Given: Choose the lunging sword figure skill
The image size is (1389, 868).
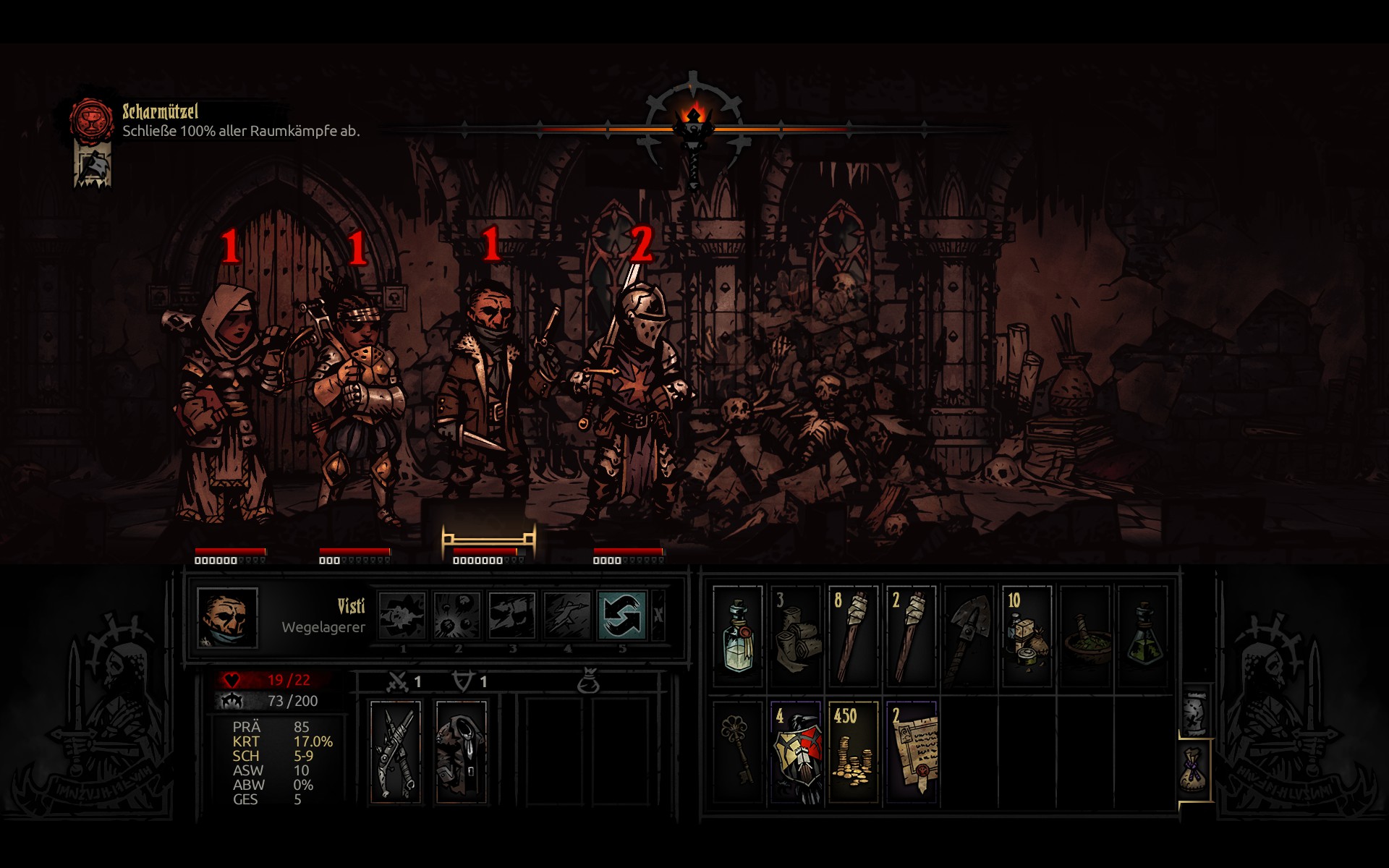Looking at the screenshot, I should click(x=567, y=616).
